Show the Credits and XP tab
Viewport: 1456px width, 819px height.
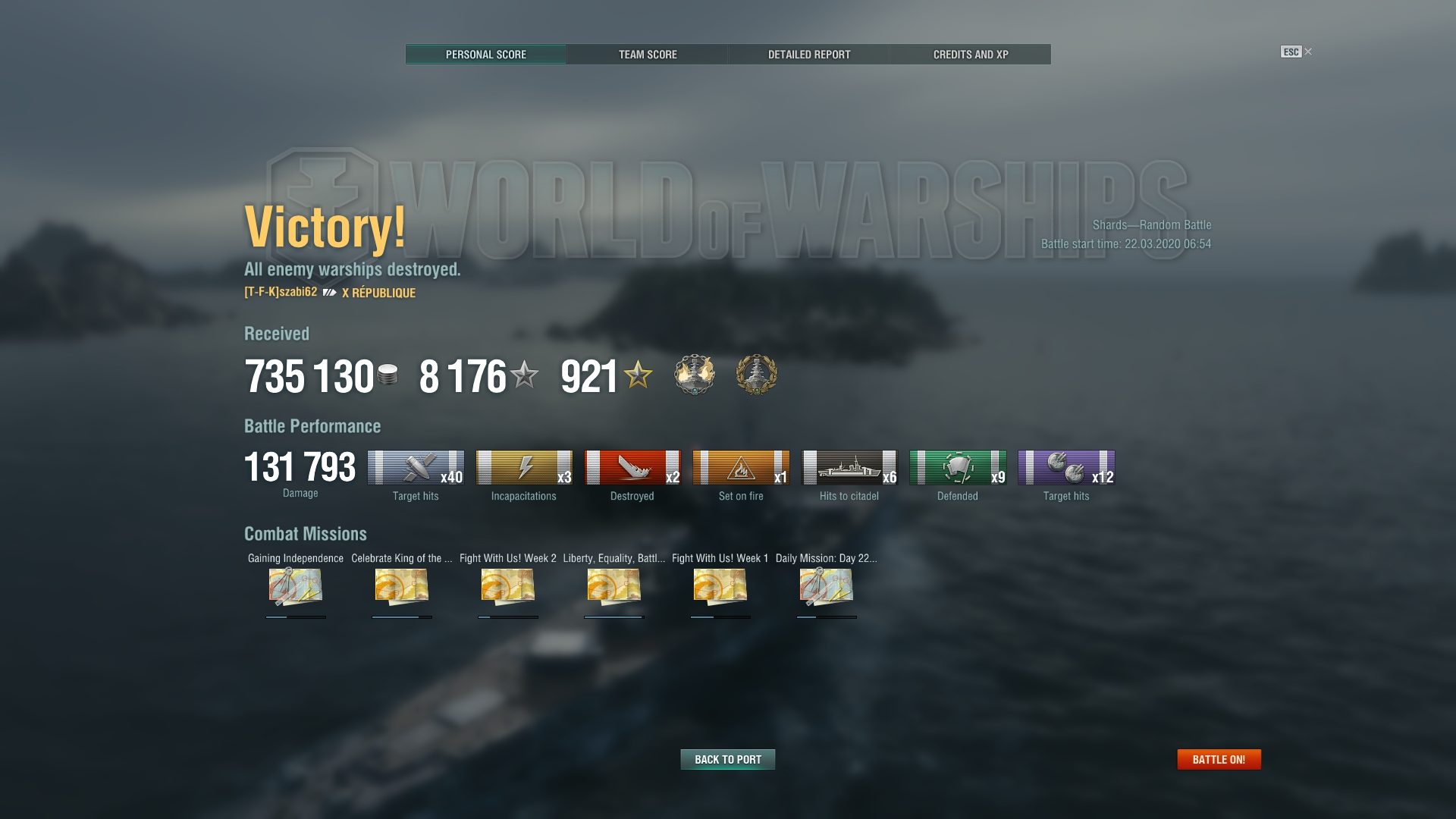970,55
